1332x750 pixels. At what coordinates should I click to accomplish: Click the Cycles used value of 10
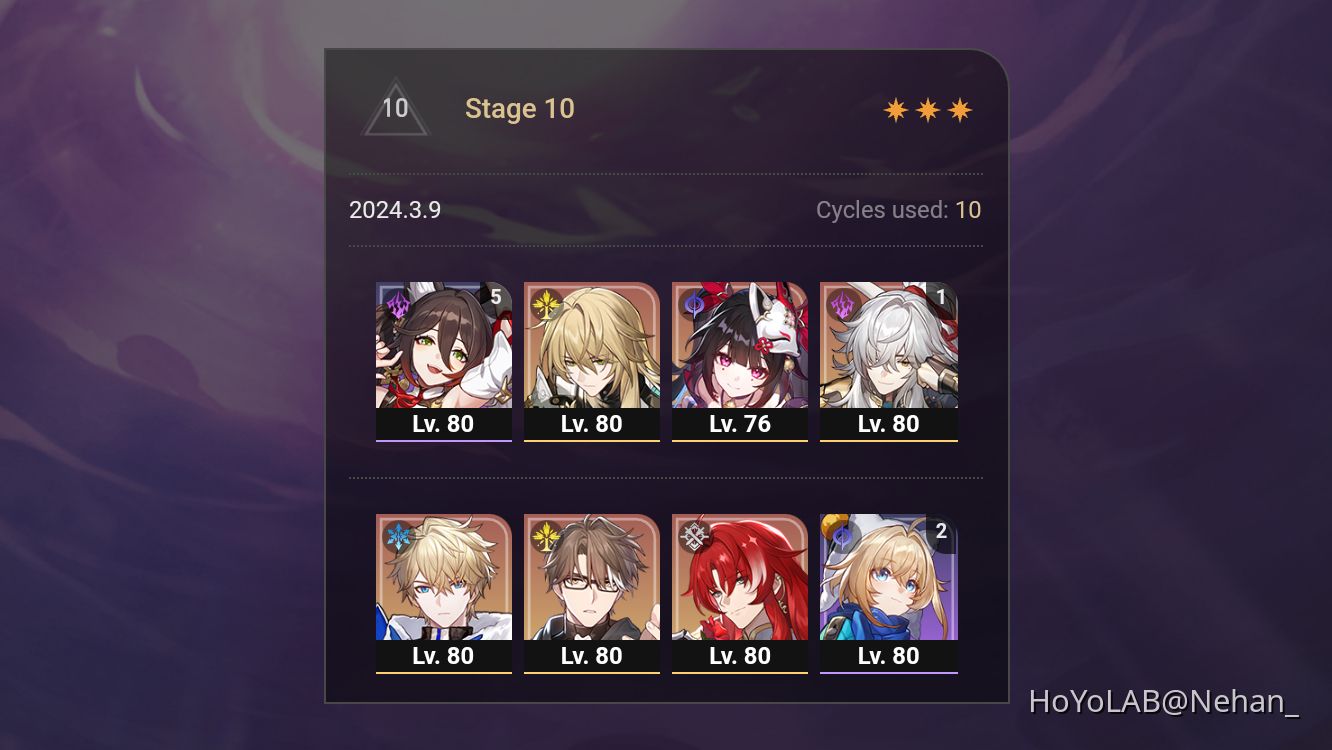[x=969, y=210]
